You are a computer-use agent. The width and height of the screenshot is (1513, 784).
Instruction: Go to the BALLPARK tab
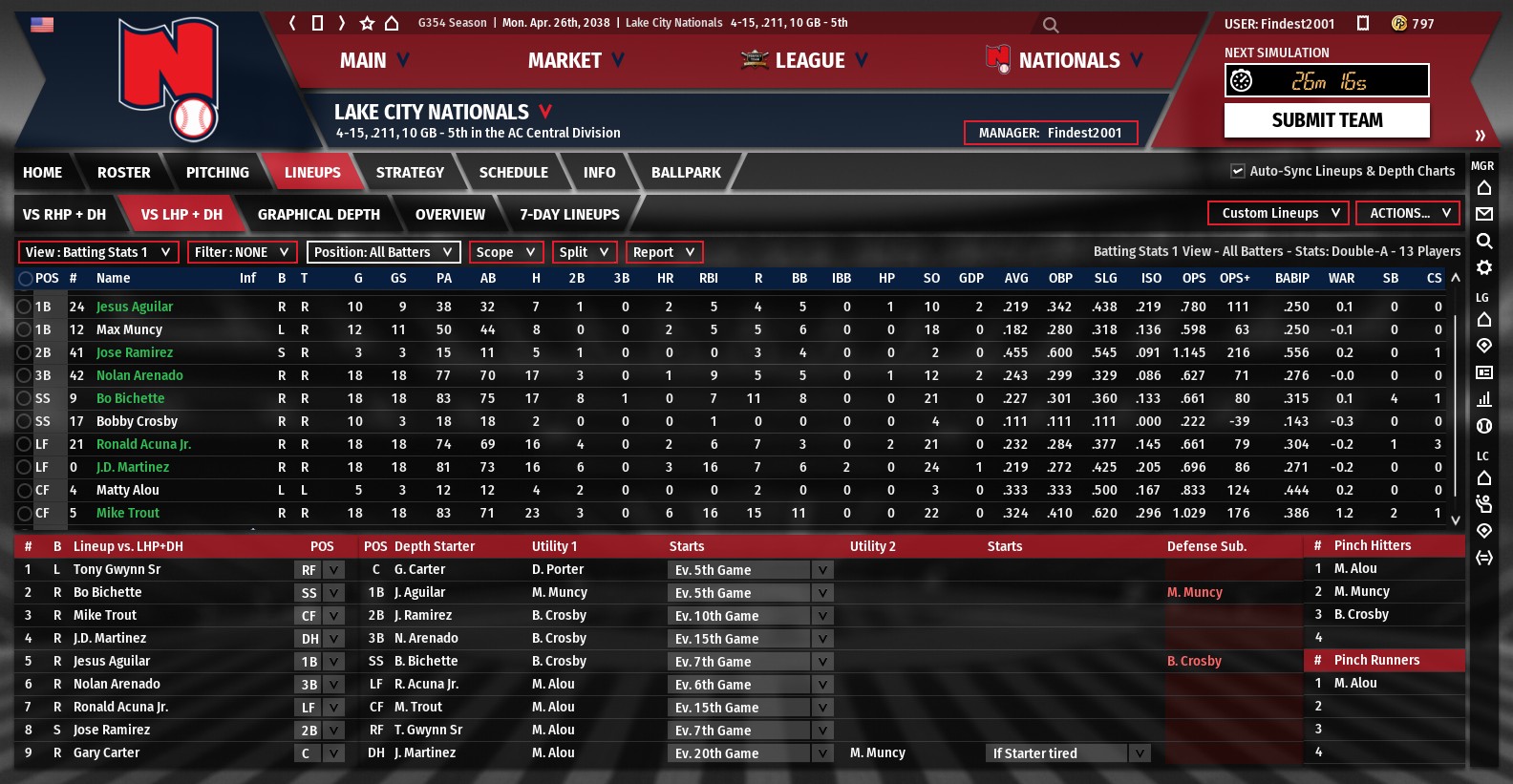pos(686,173)
